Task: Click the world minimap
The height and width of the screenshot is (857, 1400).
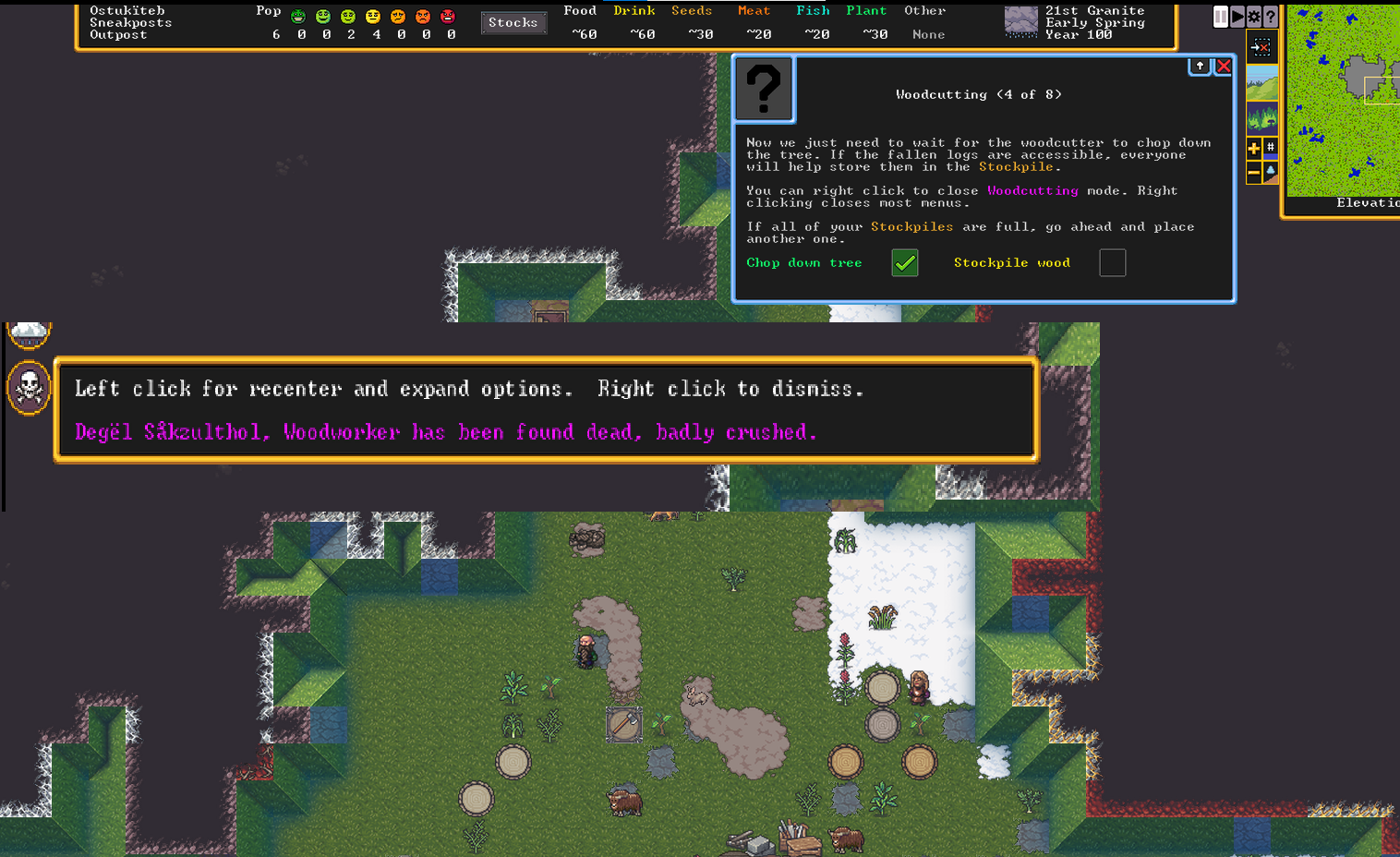Action: [x=1343, y=102]
